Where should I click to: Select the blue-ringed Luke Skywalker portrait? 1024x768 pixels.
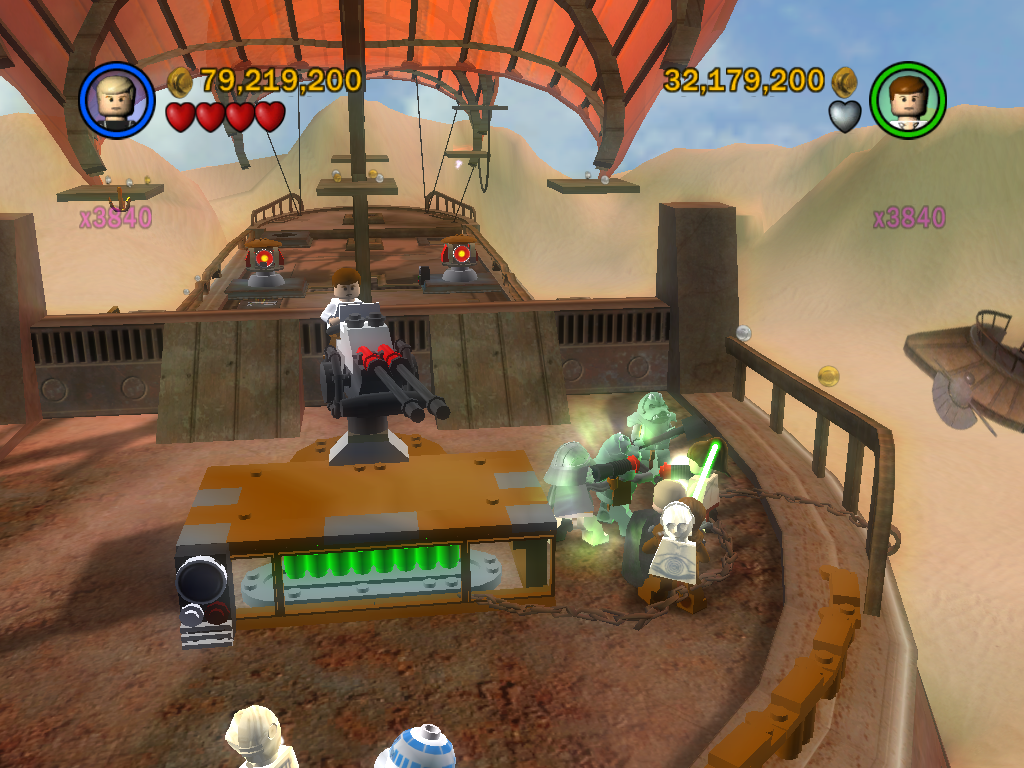117,100
